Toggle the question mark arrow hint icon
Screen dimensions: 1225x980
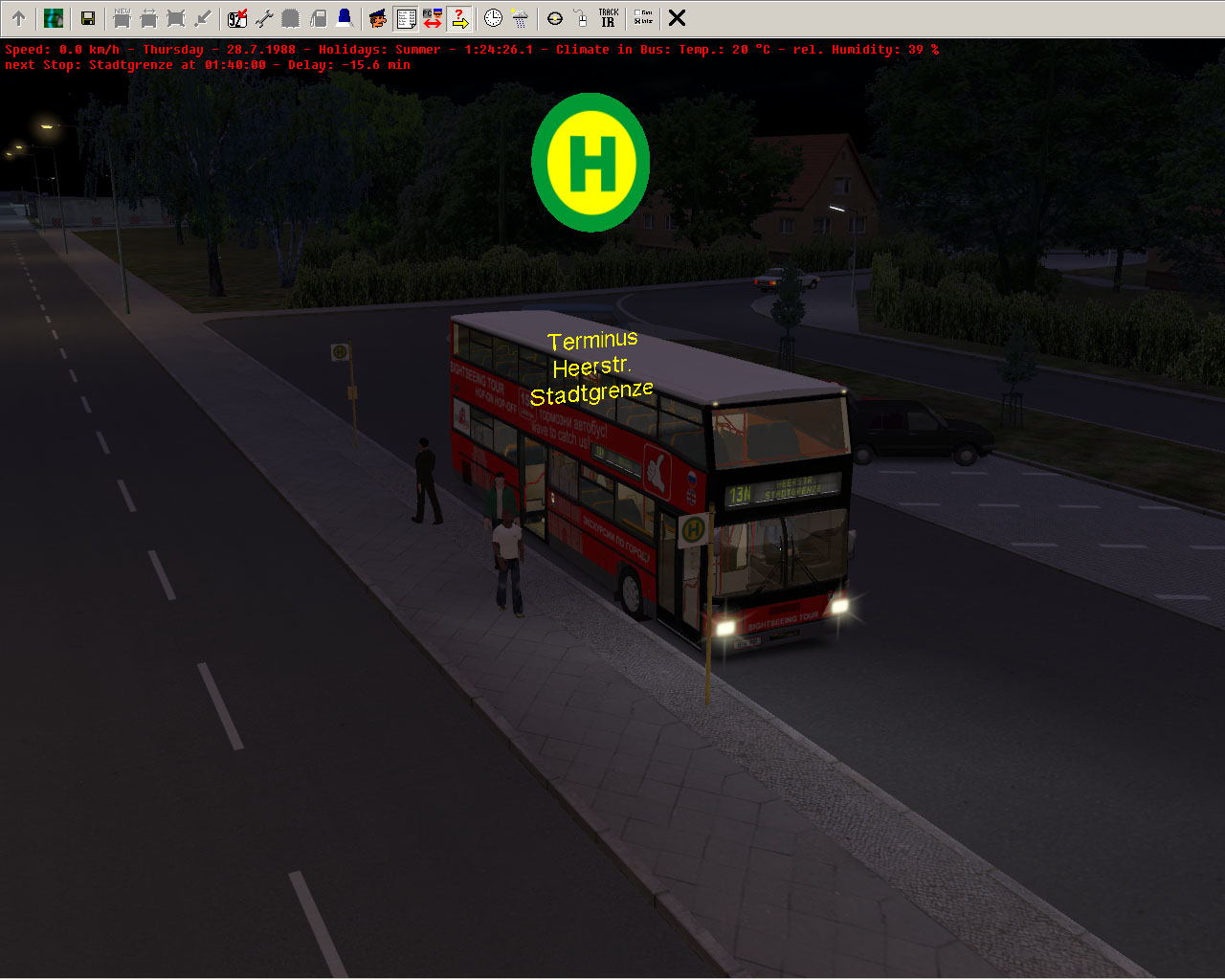(x=459, y=18)
